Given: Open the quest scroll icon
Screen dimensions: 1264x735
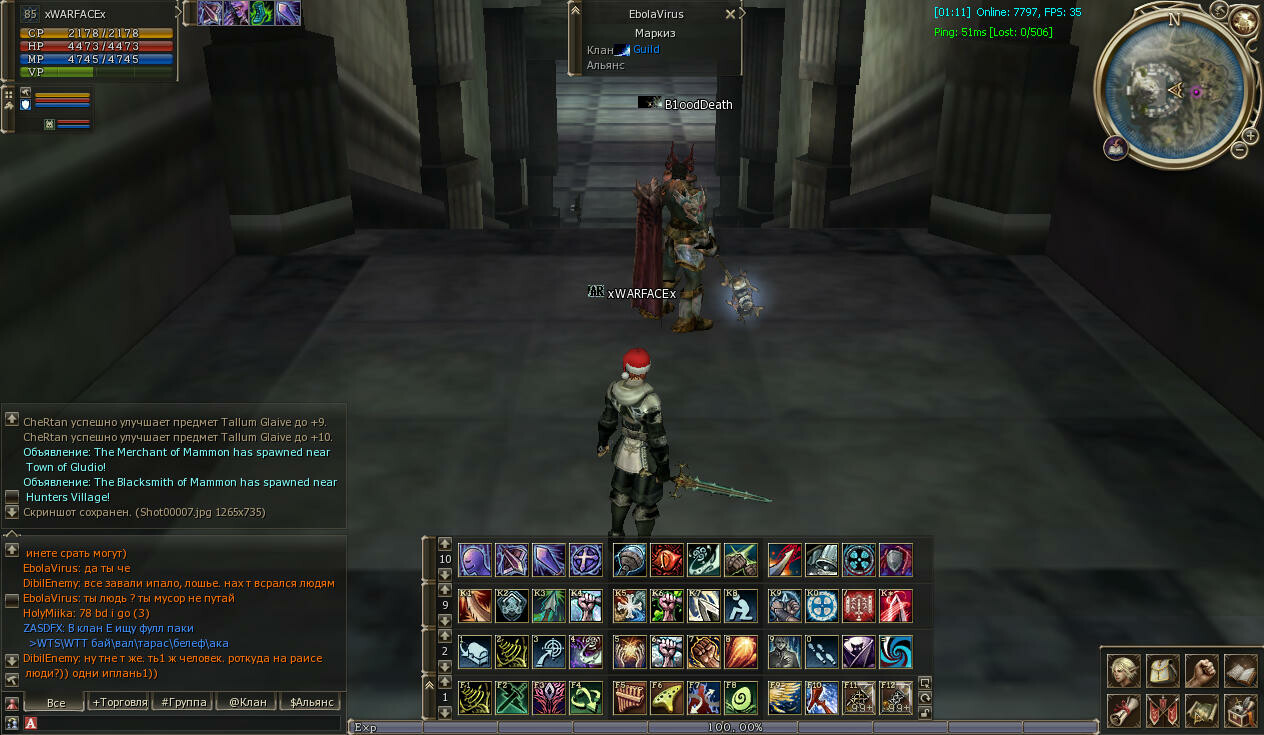Looking at the screenshot, I should [1124, 710].
